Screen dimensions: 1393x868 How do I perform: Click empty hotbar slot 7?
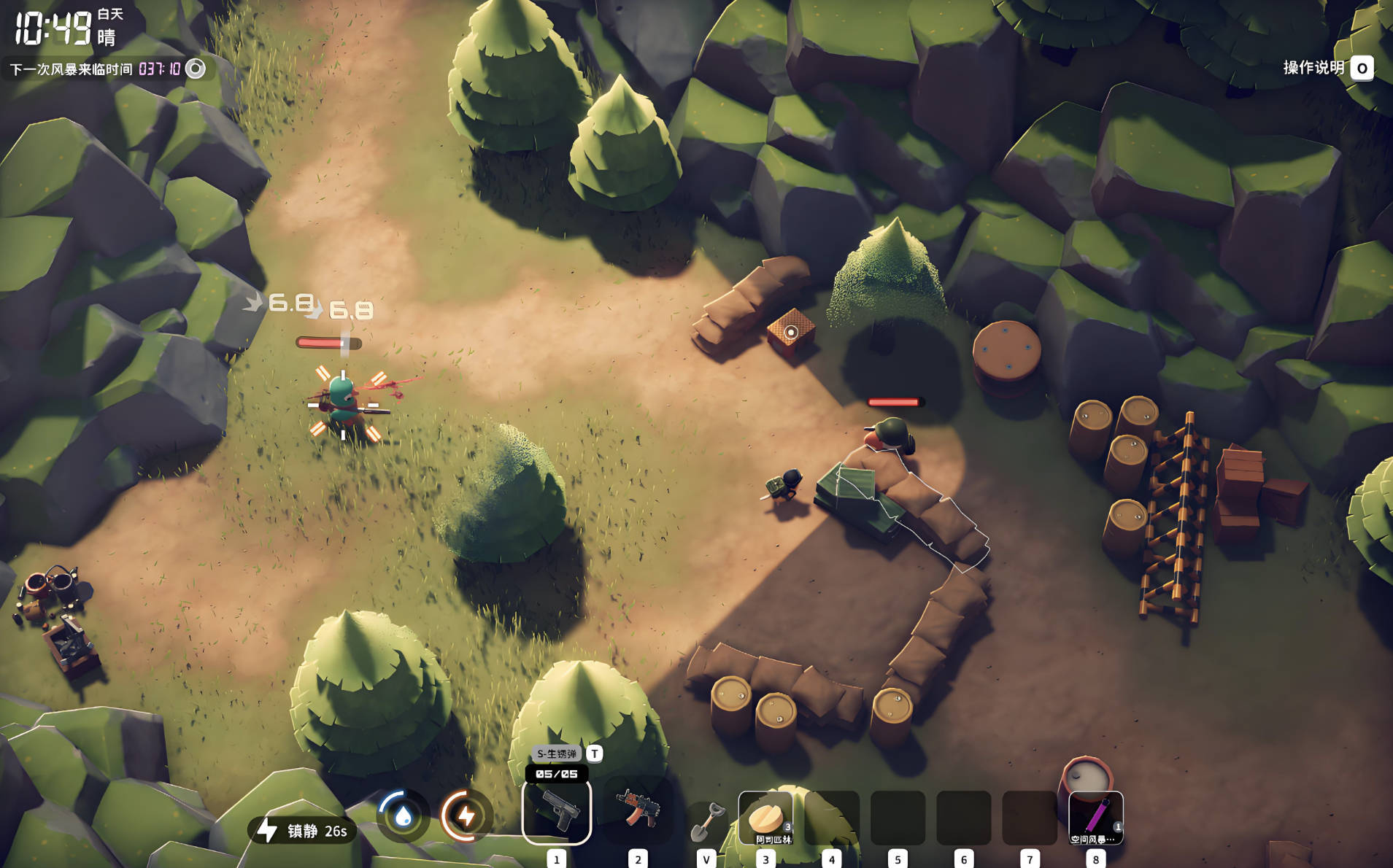click(x=1029, y=817)
